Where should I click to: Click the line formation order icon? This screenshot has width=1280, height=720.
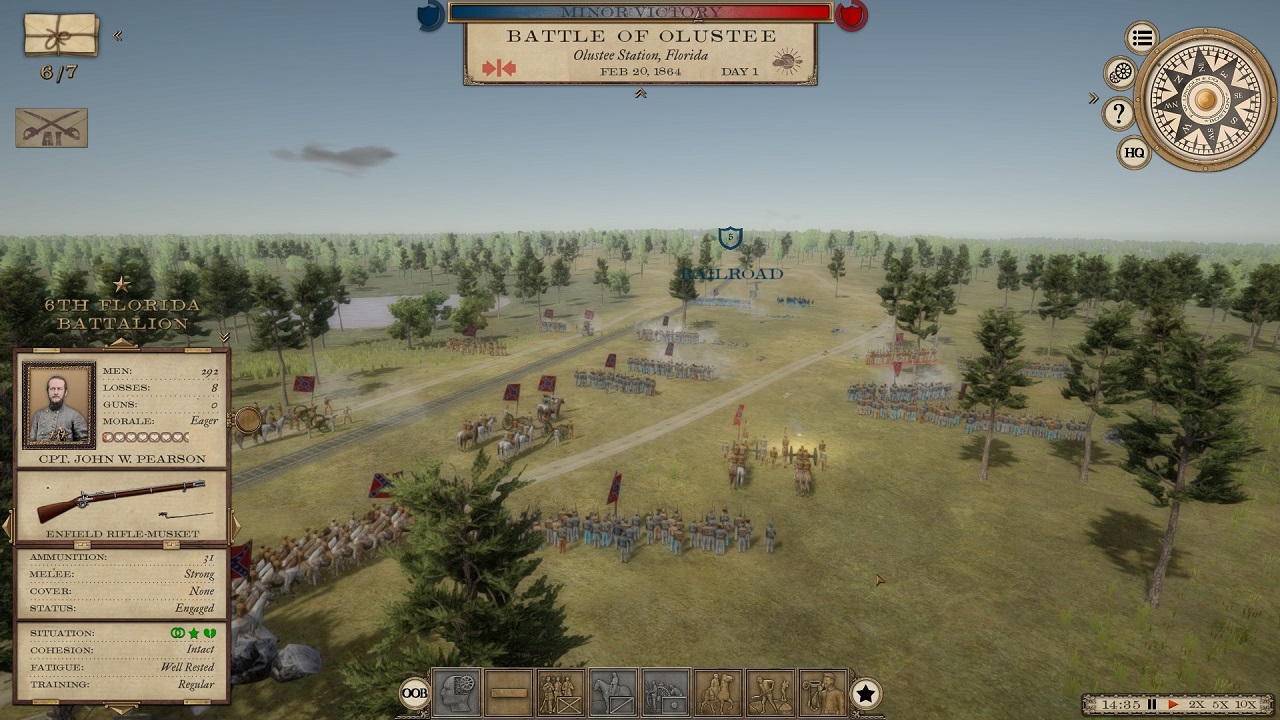(508, 691)
